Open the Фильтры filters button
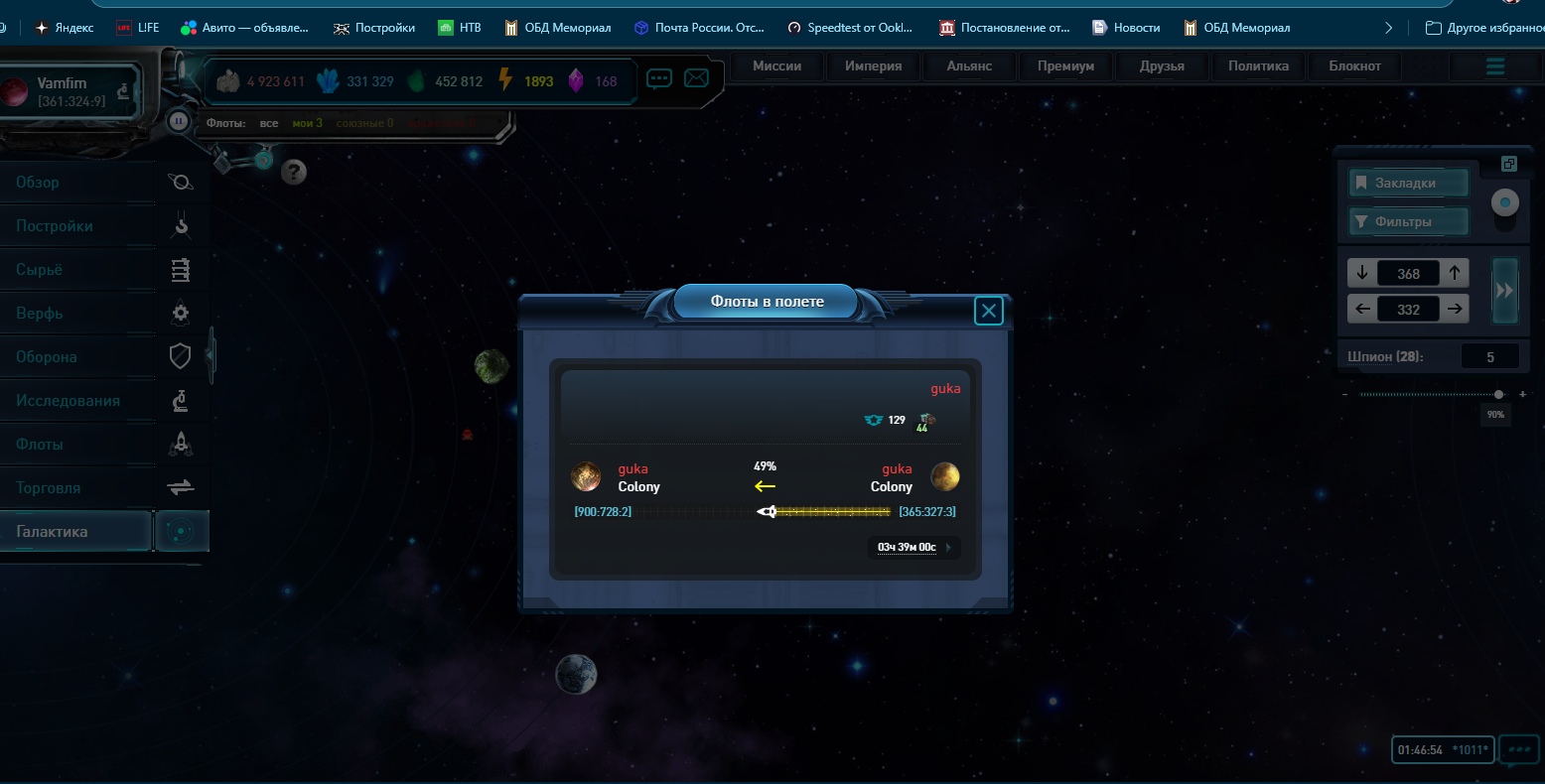Viewport: 1545px width, 784px height. 1407,222
